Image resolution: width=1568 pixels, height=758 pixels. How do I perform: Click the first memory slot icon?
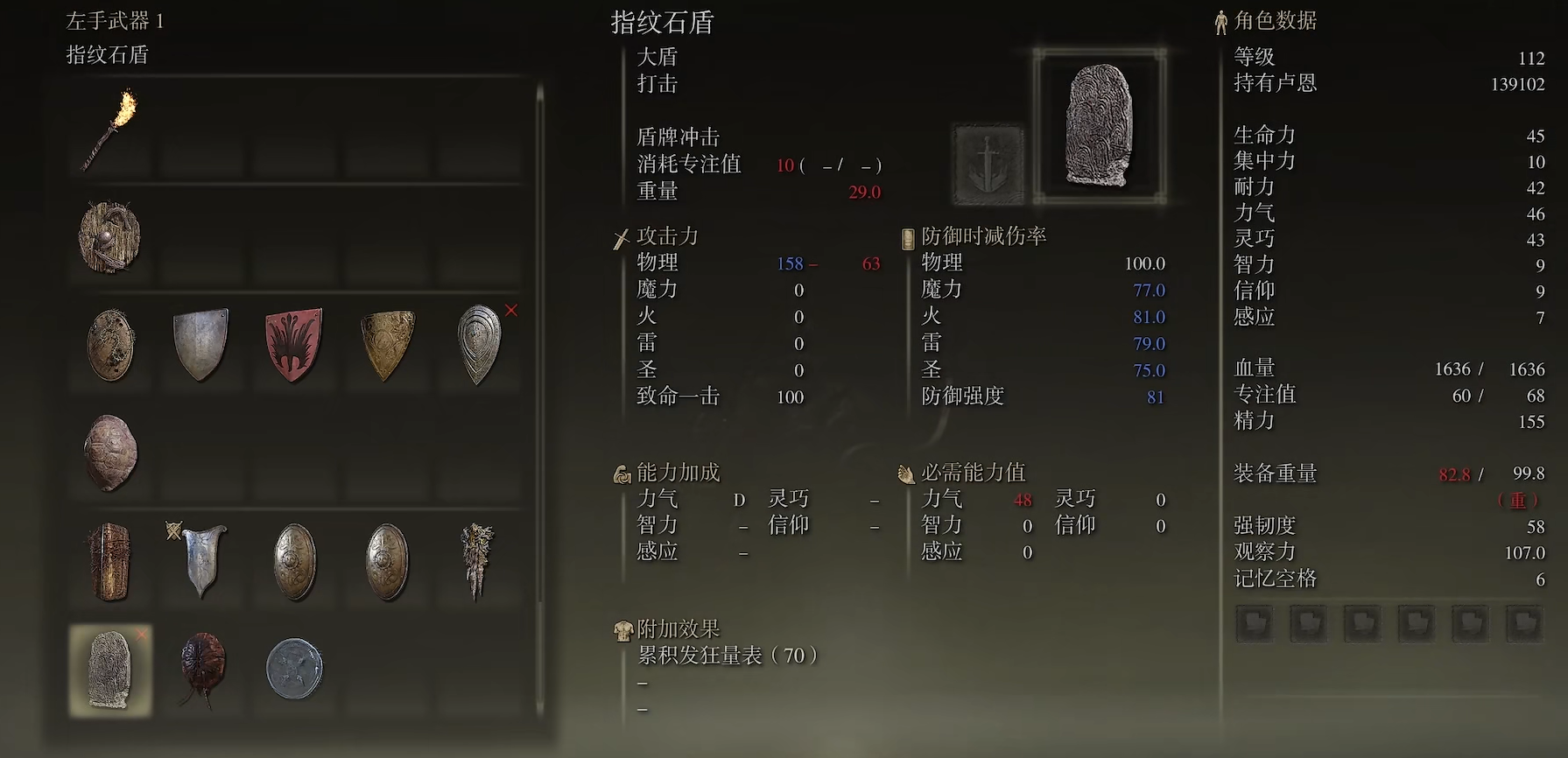click(x=1254, y=624)
